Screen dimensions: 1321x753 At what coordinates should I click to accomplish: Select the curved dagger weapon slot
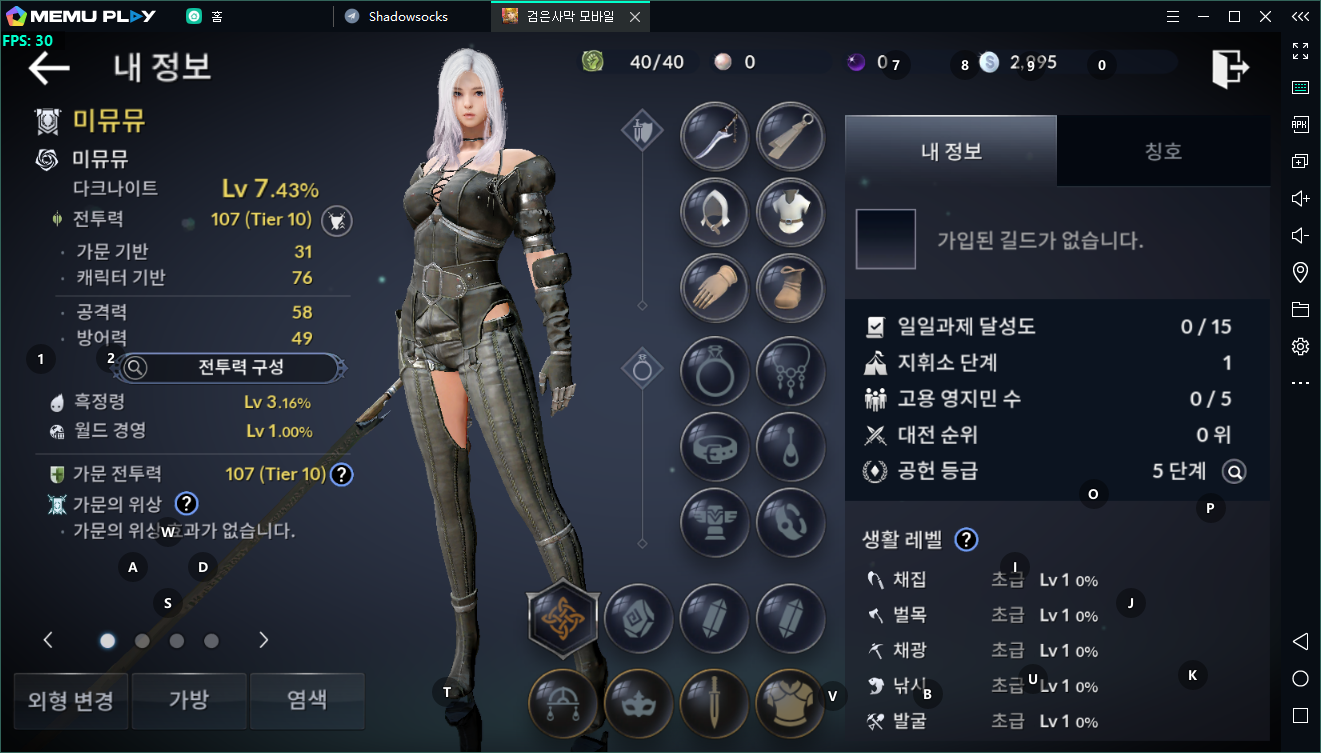point(714,137)
